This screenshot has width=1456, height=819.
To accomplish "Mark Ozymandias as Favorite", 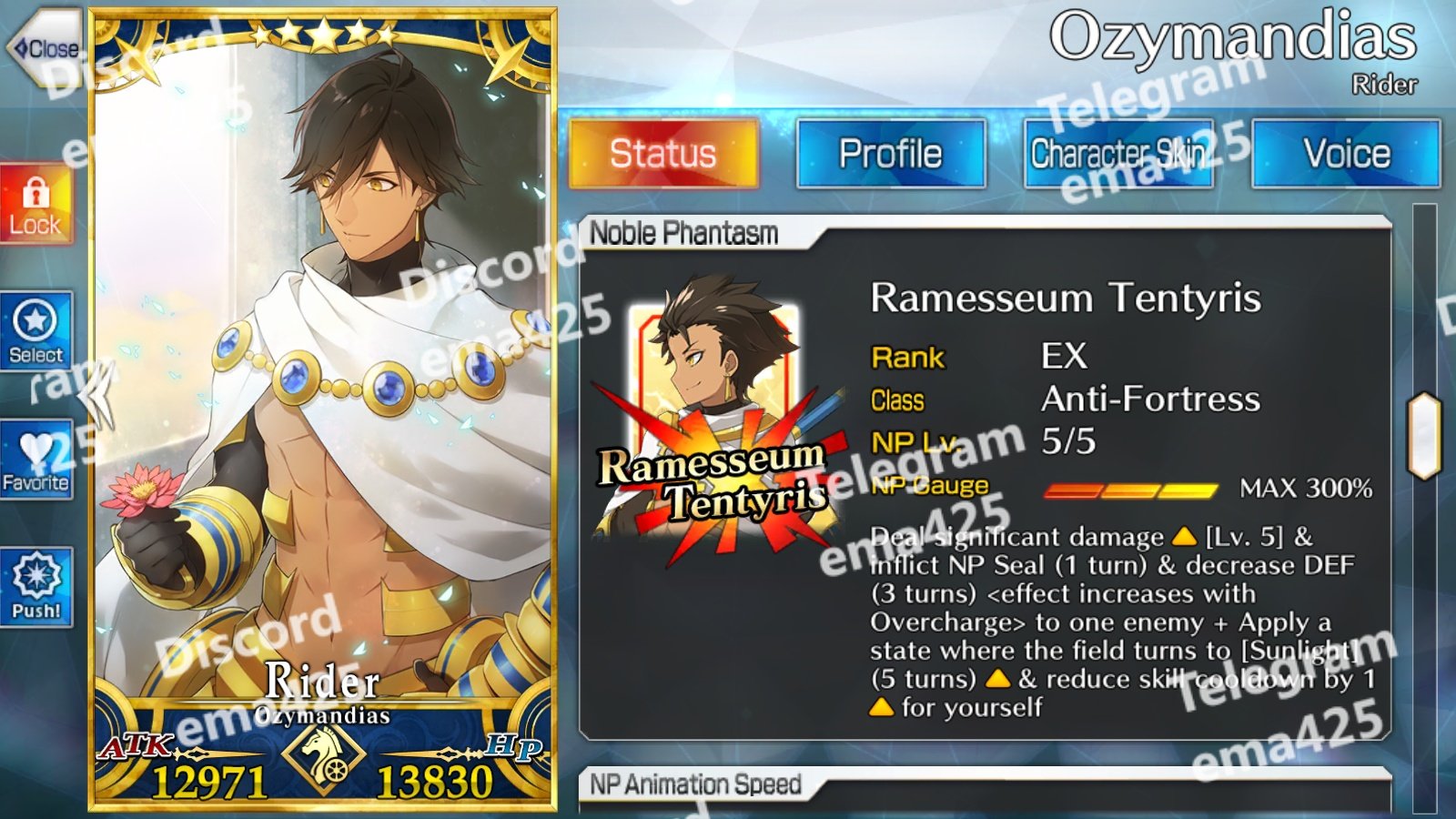I will tap(35, 460).
